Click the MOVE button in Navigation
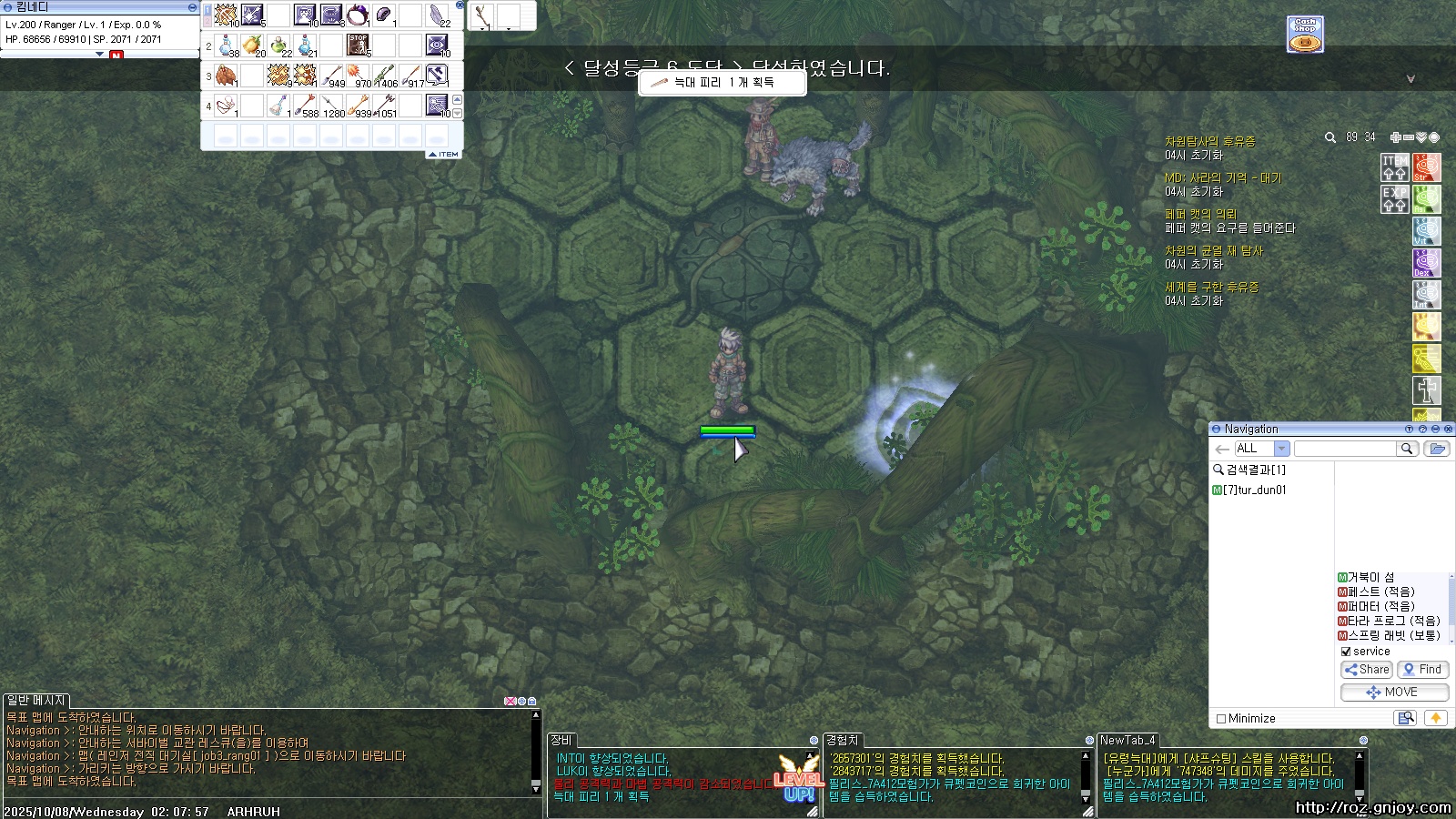 pos(1393,693)
